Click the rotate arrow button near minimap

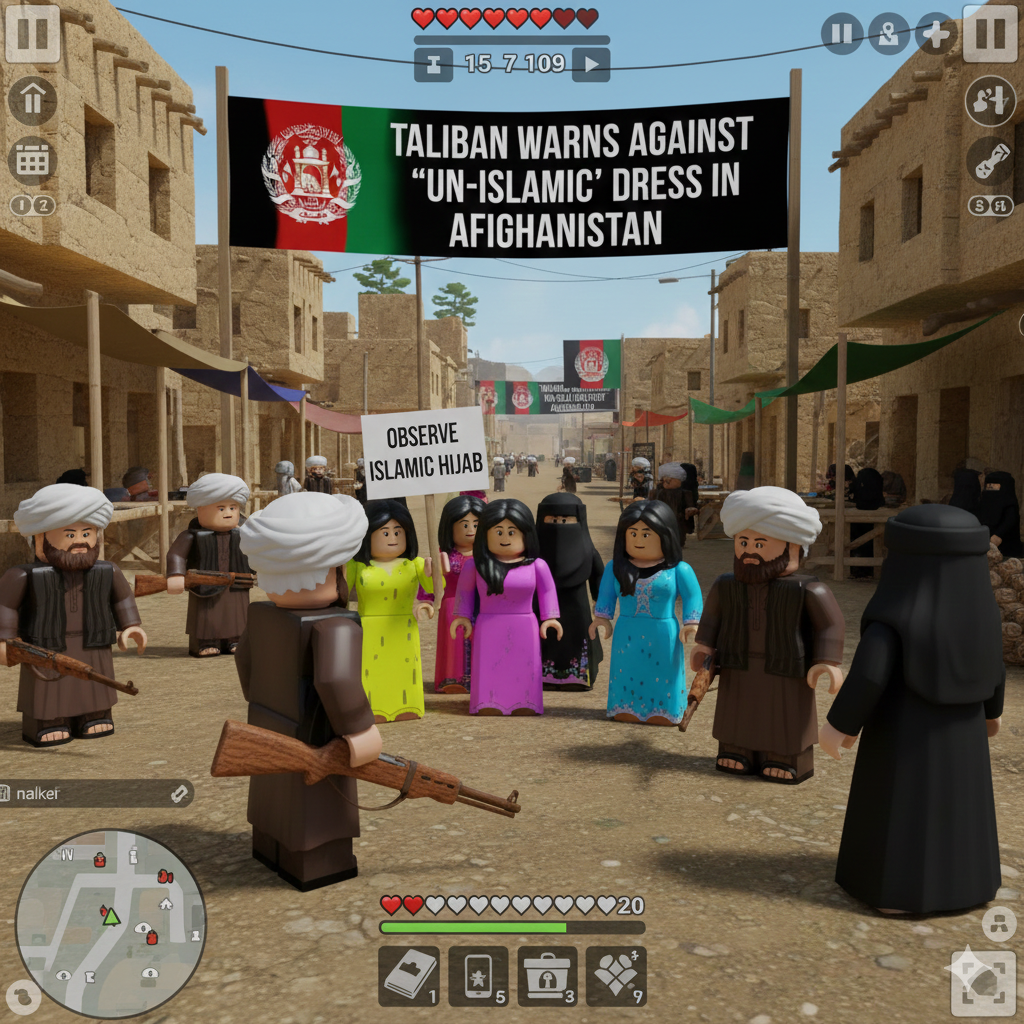22,995
